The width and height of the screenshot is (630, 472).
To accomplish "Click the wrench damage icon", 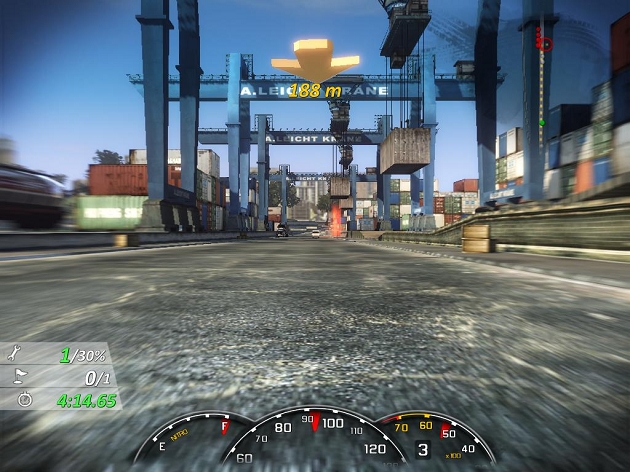I will click(12, 355).
